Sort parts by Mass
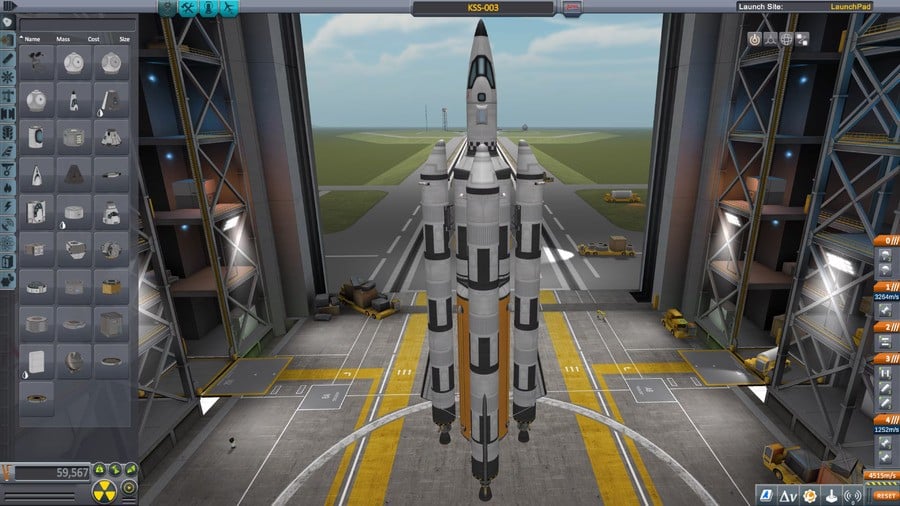The height and width of the screenshot is (506, 900). [x=62, y=38]
